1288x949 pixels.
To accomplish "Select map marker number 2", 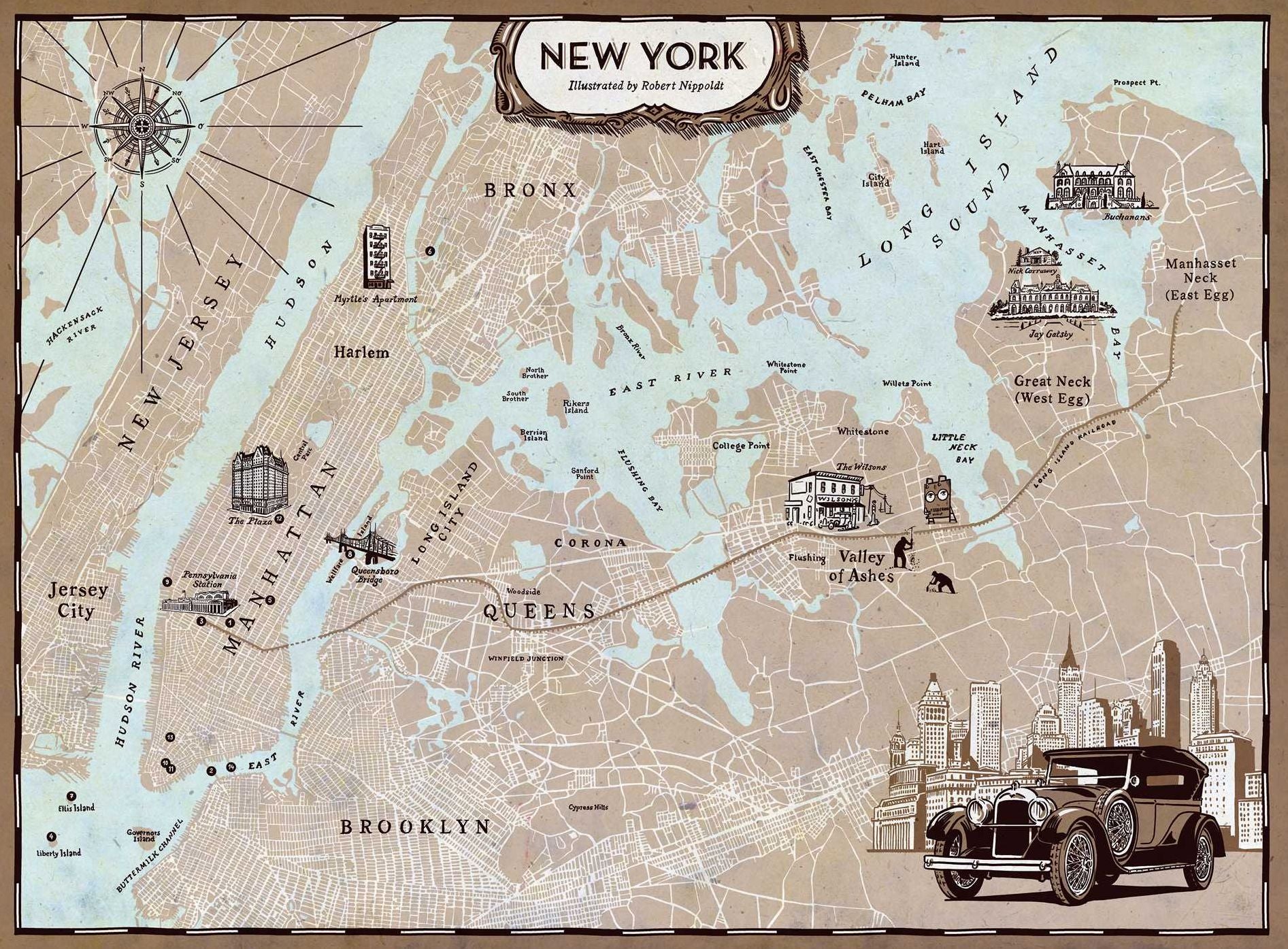I will coord(212,771).
